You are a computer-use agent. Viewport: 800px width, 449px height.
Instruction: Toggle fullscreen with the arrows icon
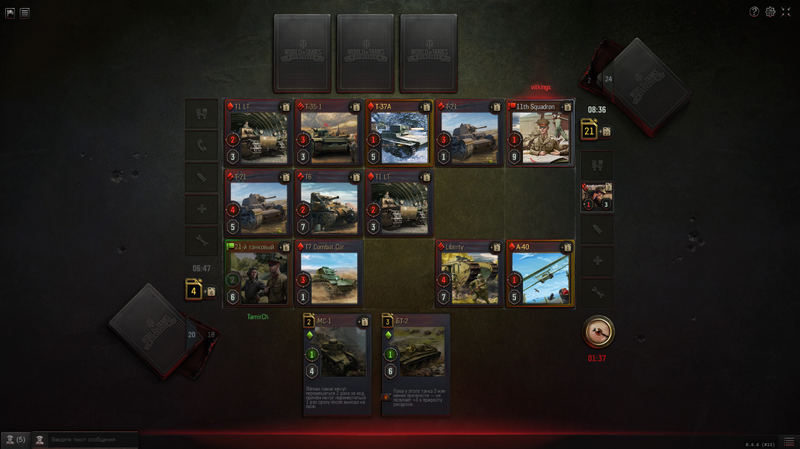(x=786, y=12)
